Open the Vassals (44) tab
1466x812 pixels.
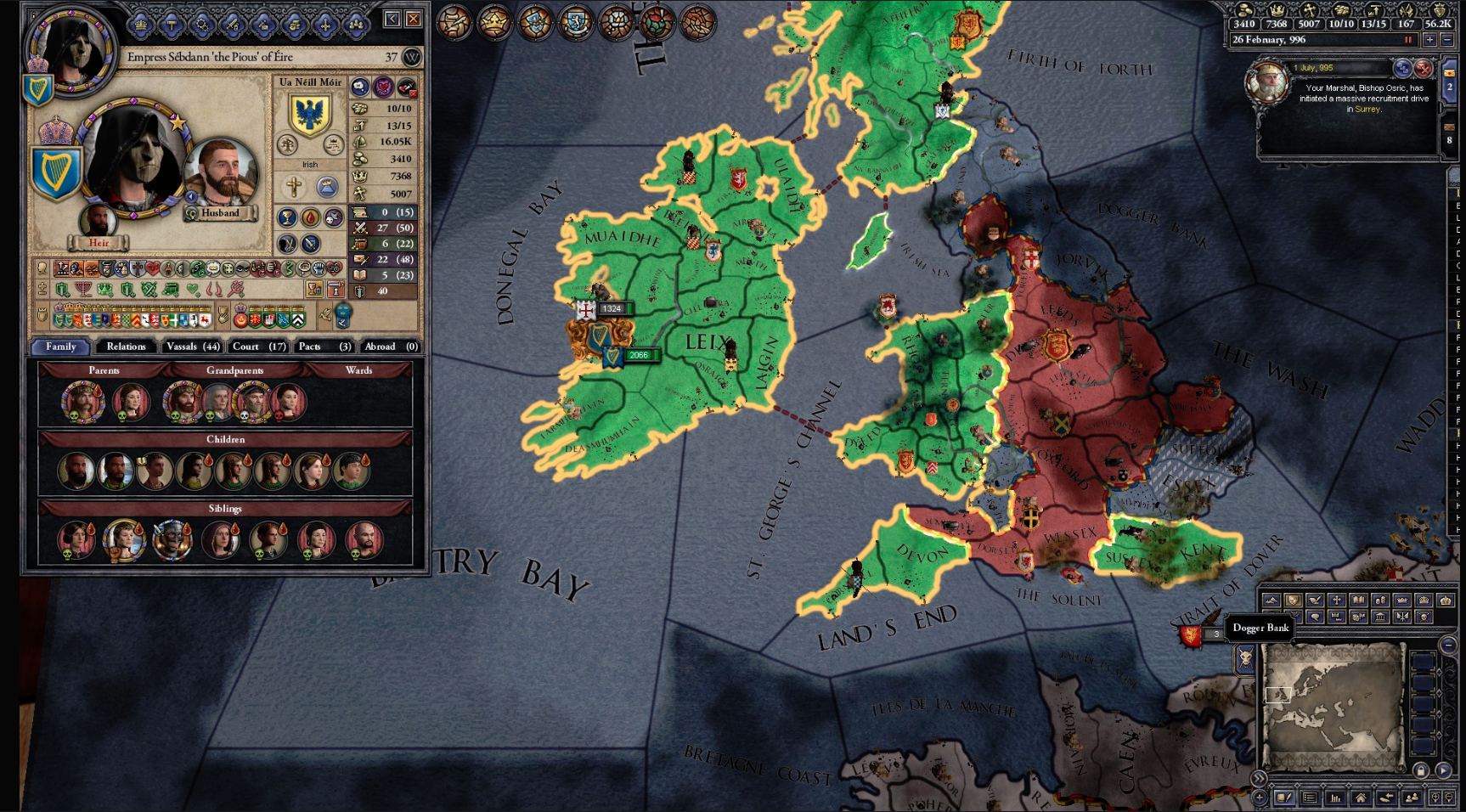click(193, 347)
